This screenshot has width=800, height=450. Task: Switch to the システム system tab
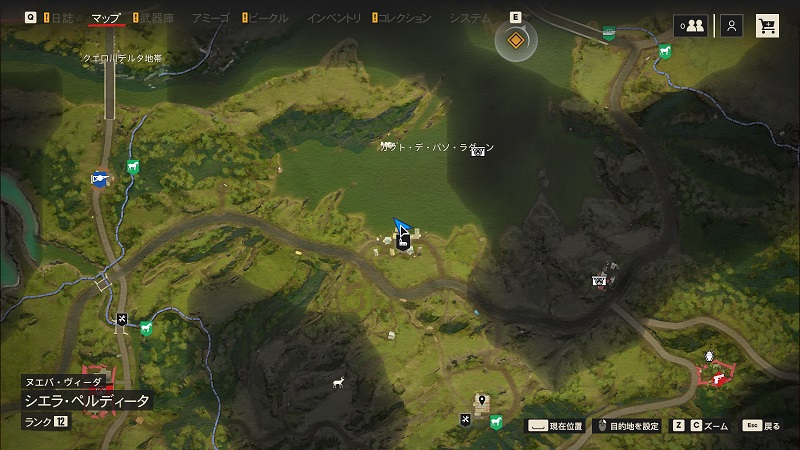470,18
